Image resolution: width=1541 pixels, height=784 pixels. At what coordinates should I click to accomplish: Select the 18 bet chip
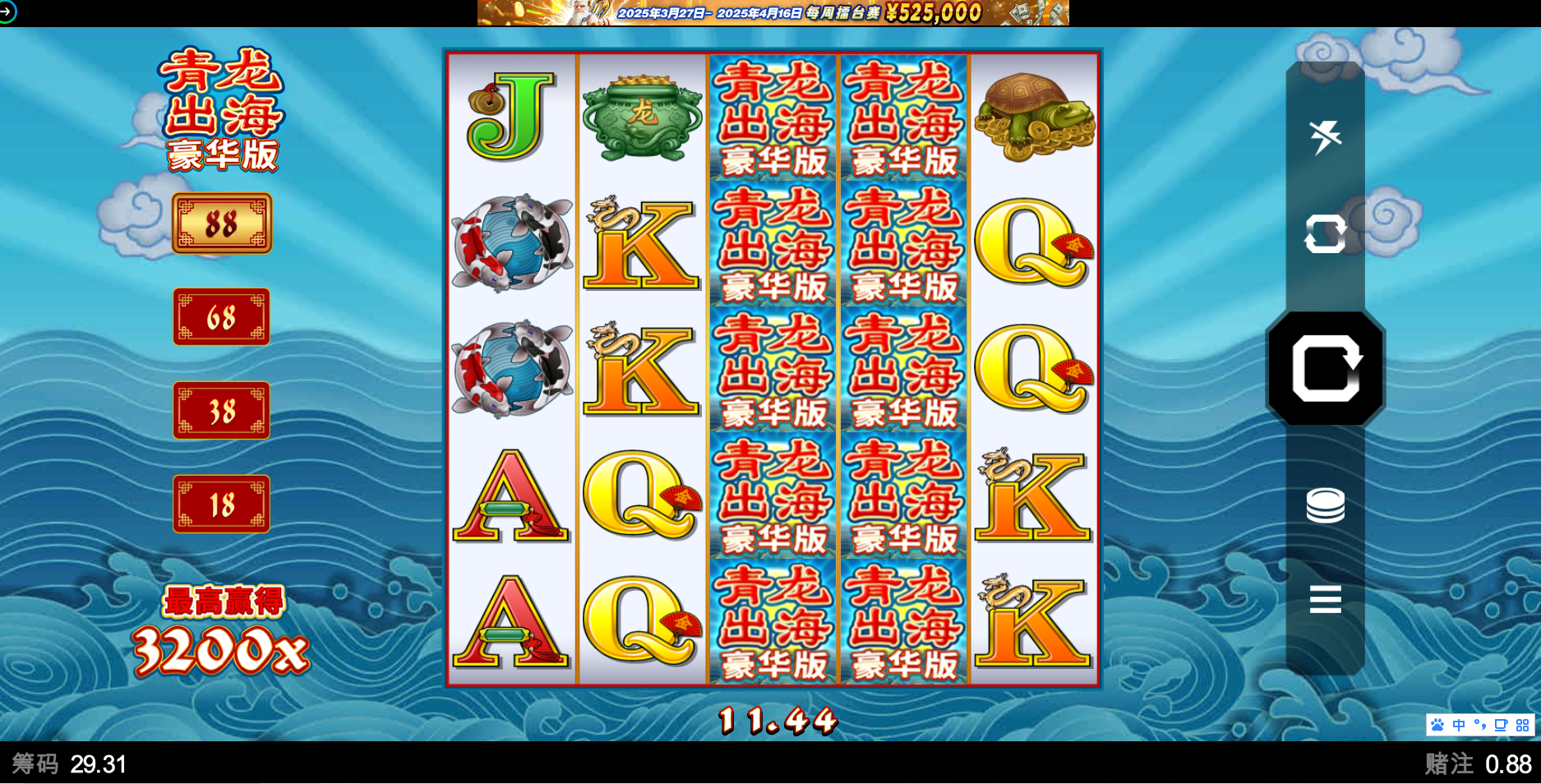220,505
